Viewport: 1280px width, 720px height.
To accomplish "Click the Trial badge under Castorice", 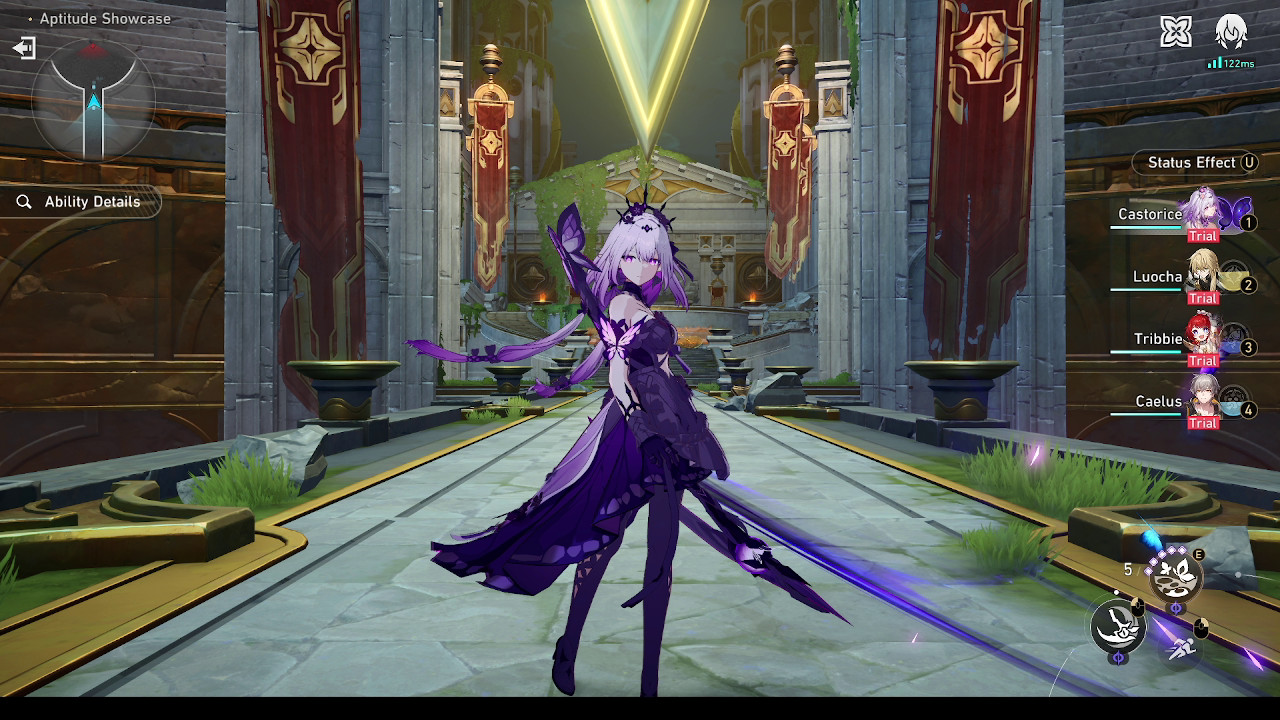I will pyautogui.click(x=1203, y=236).
